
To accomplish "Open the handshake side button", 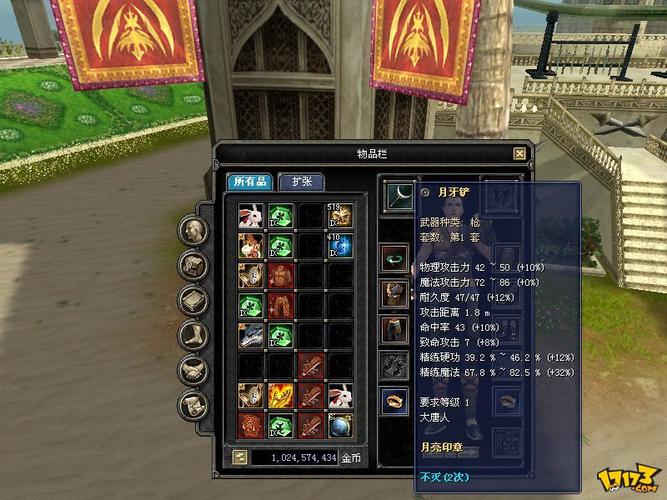I will click(193, 370).
